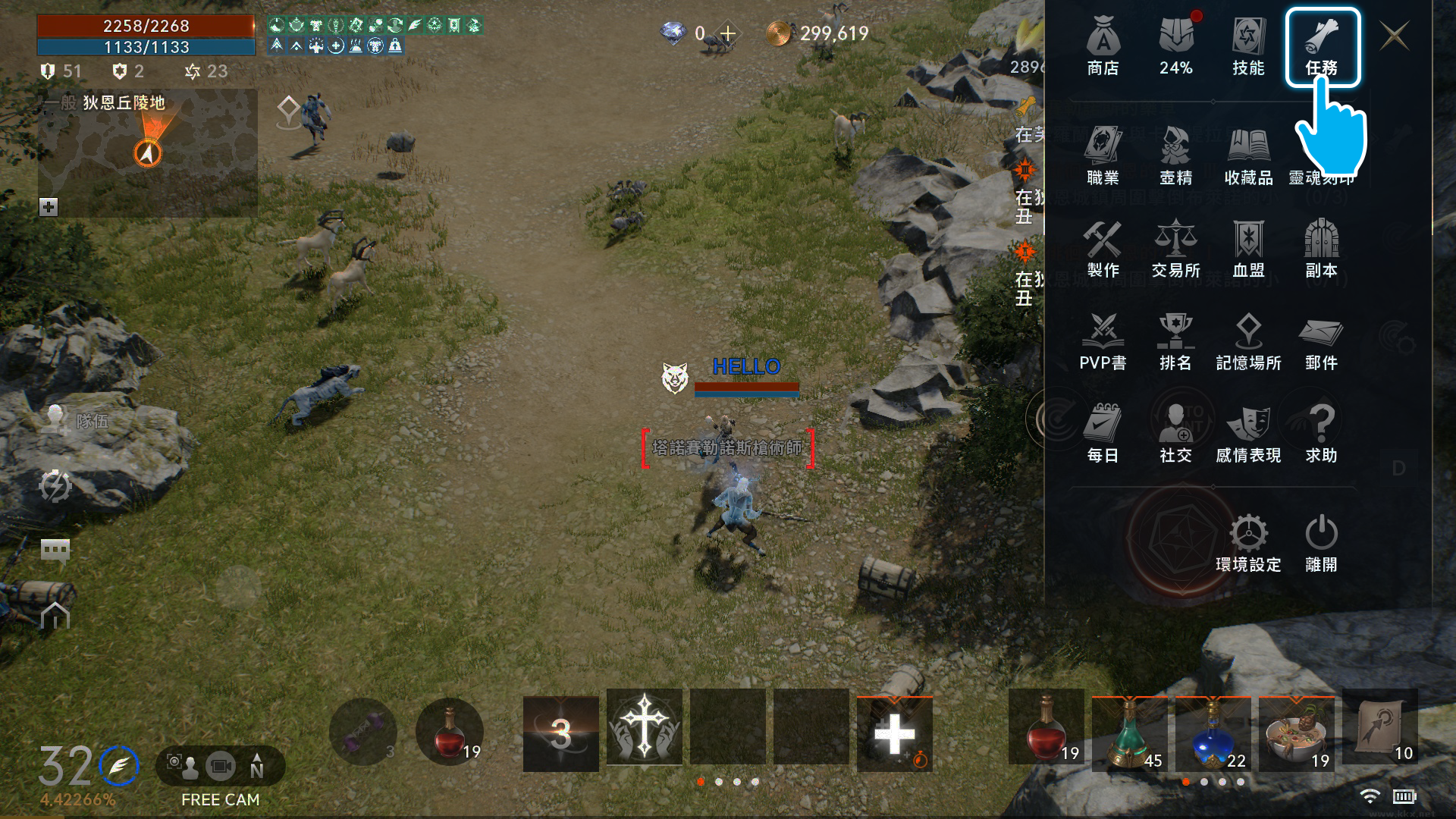This screenshot has height=819, width=1456.
Task: Open the 每日 daily calendar
Action: (x=1103, y=434)
